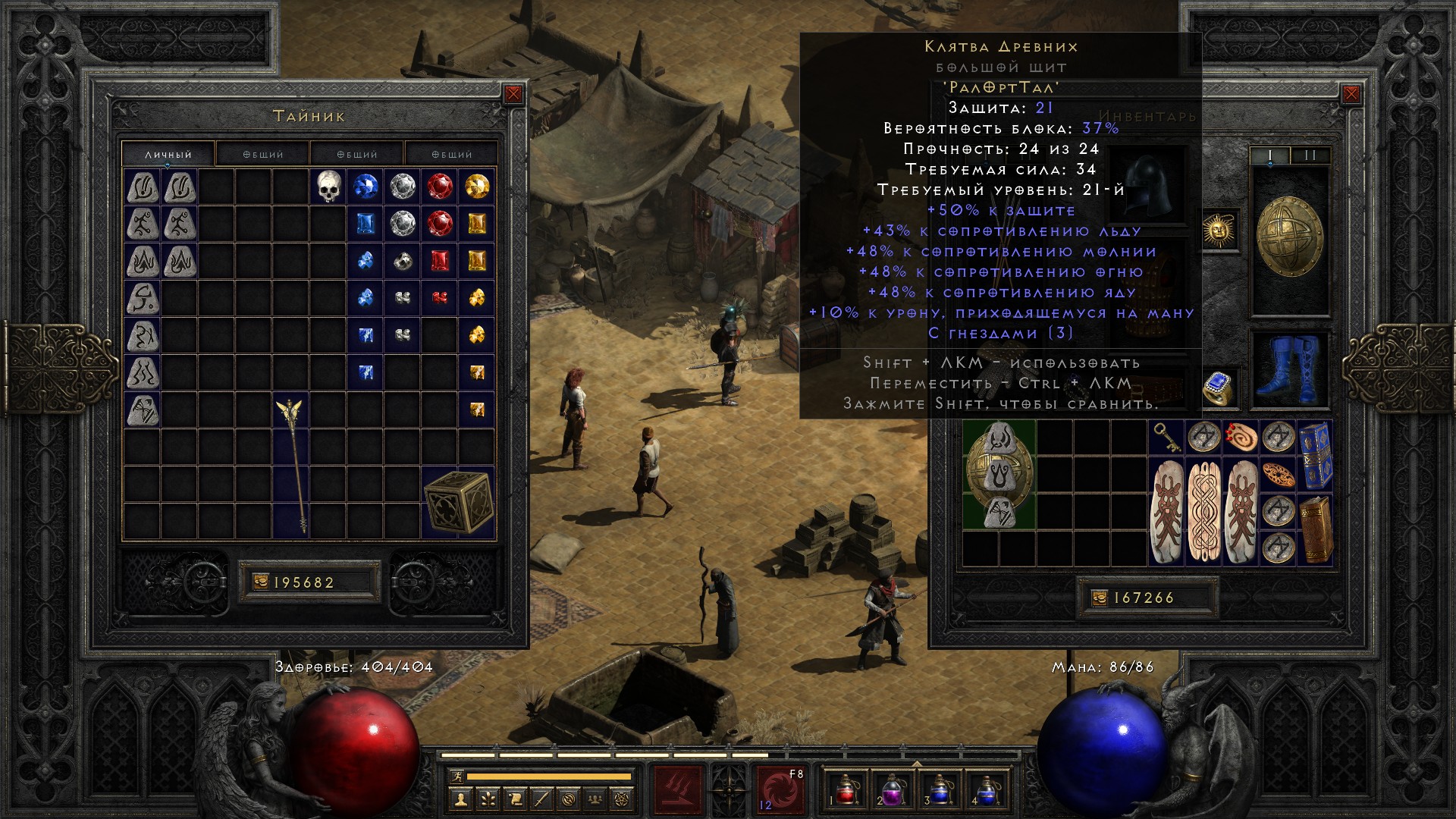Select the equipped round golden shield
Image resolution: width=1456 pixels, height=819 pixels.
[x=1289, y=237]
